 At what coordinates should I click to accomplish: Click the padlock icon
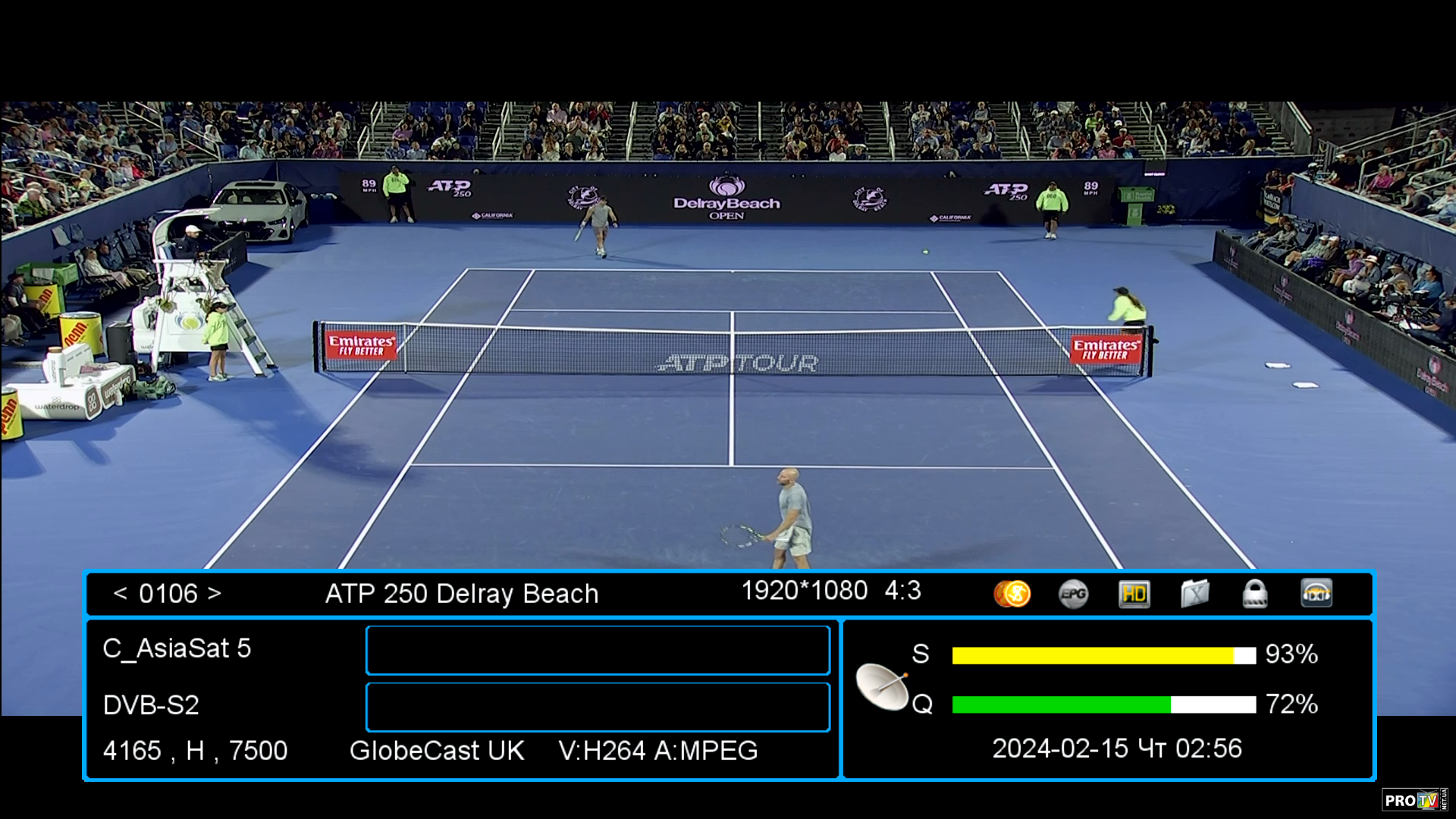(1255, 594)
